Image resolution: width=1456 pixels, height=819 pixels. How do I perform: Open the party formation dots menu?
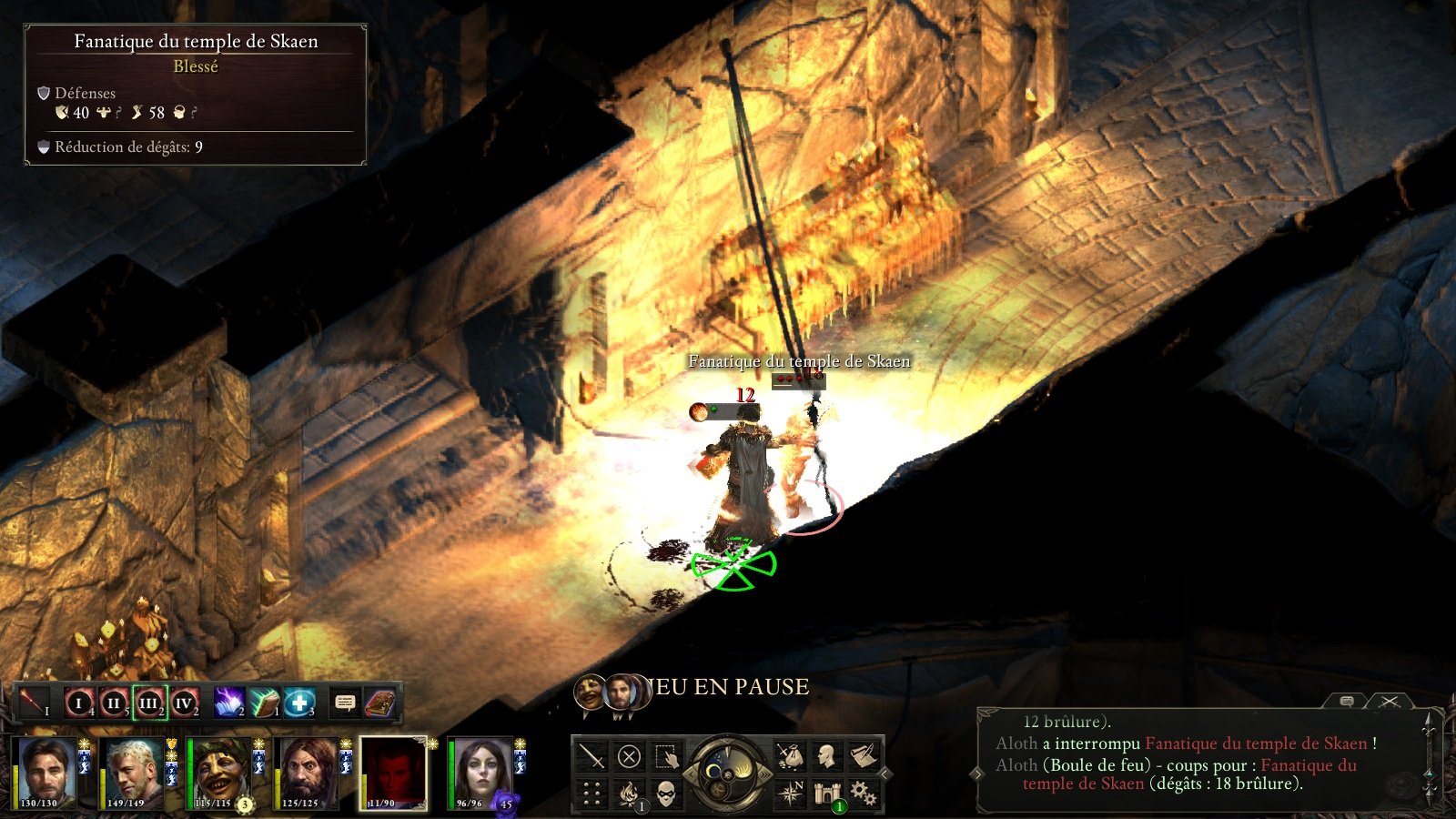coord(592,794)
